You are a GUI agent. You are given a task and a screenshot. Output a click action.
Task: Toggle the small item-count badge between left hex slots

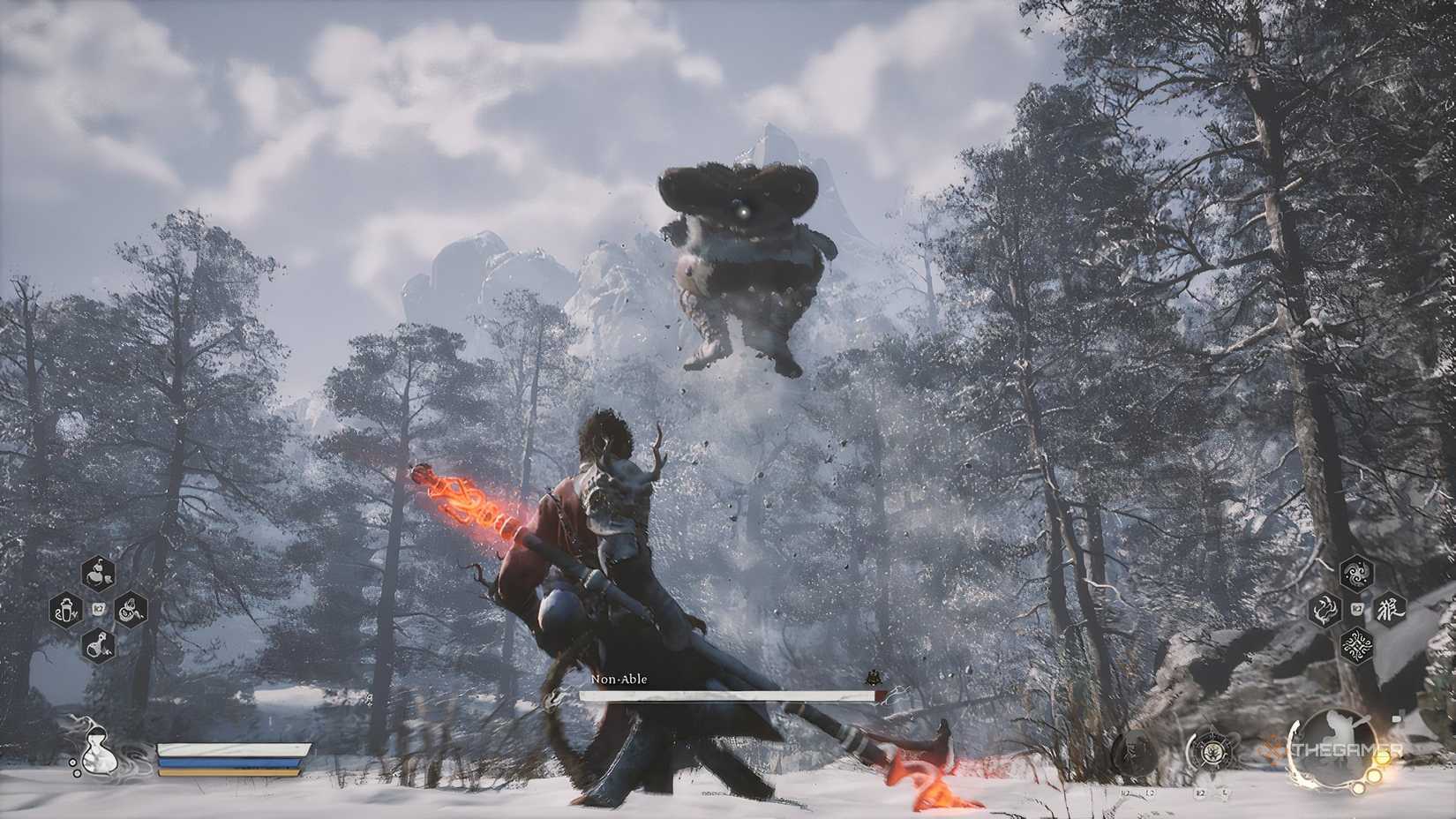pos(99,609)
